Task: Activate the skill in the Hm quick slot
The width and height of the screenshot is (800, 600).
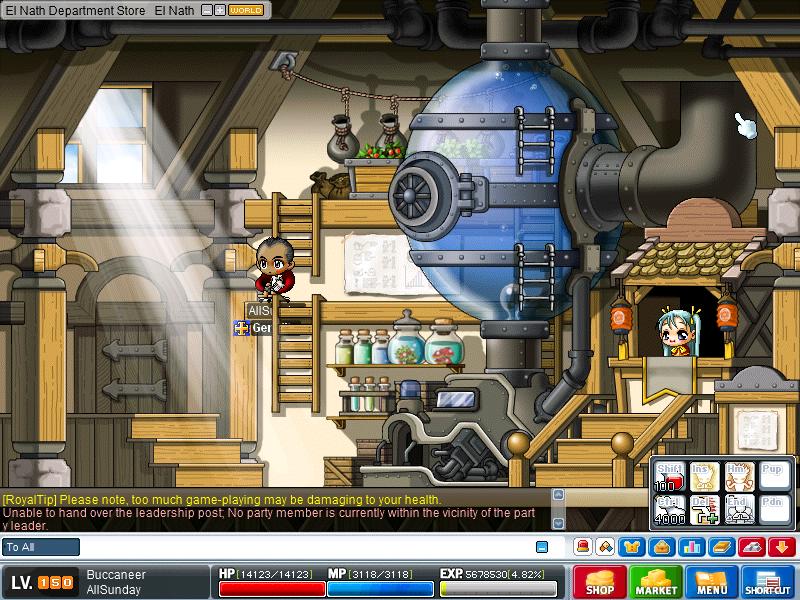Action: coord(740,478)
